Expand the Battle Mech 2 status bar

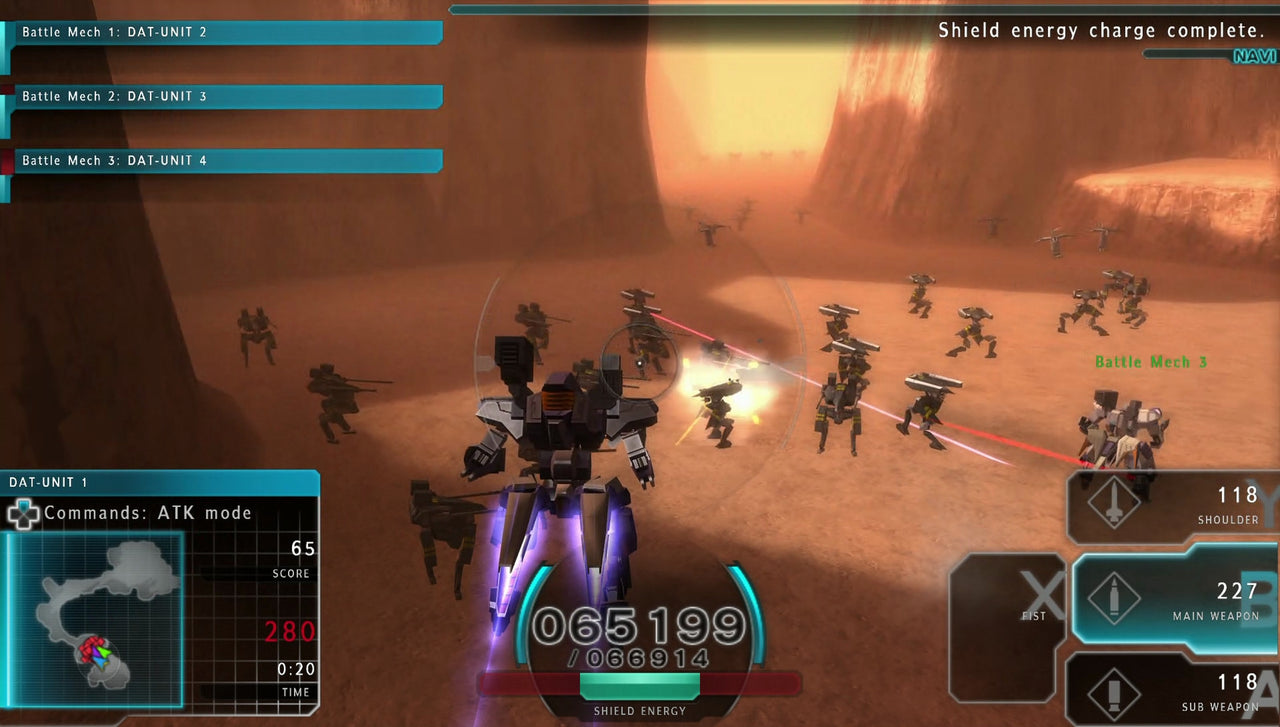[x=225, y=96]
